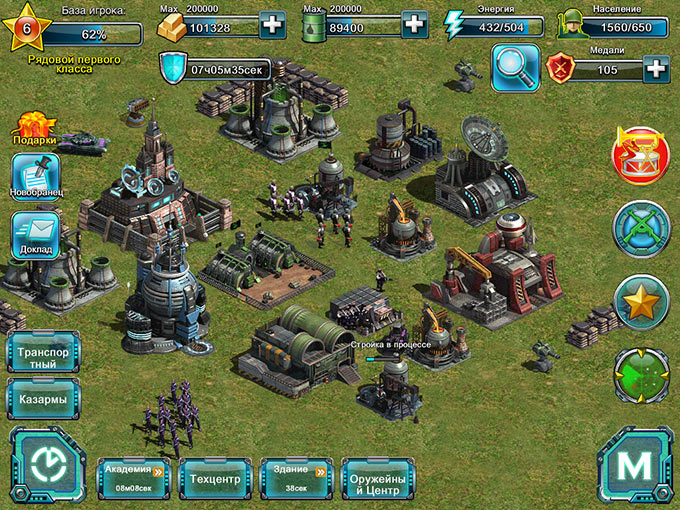Click the power symbol button
The width and height of the screenshot is (680, 510).
[x=47, y=464]
